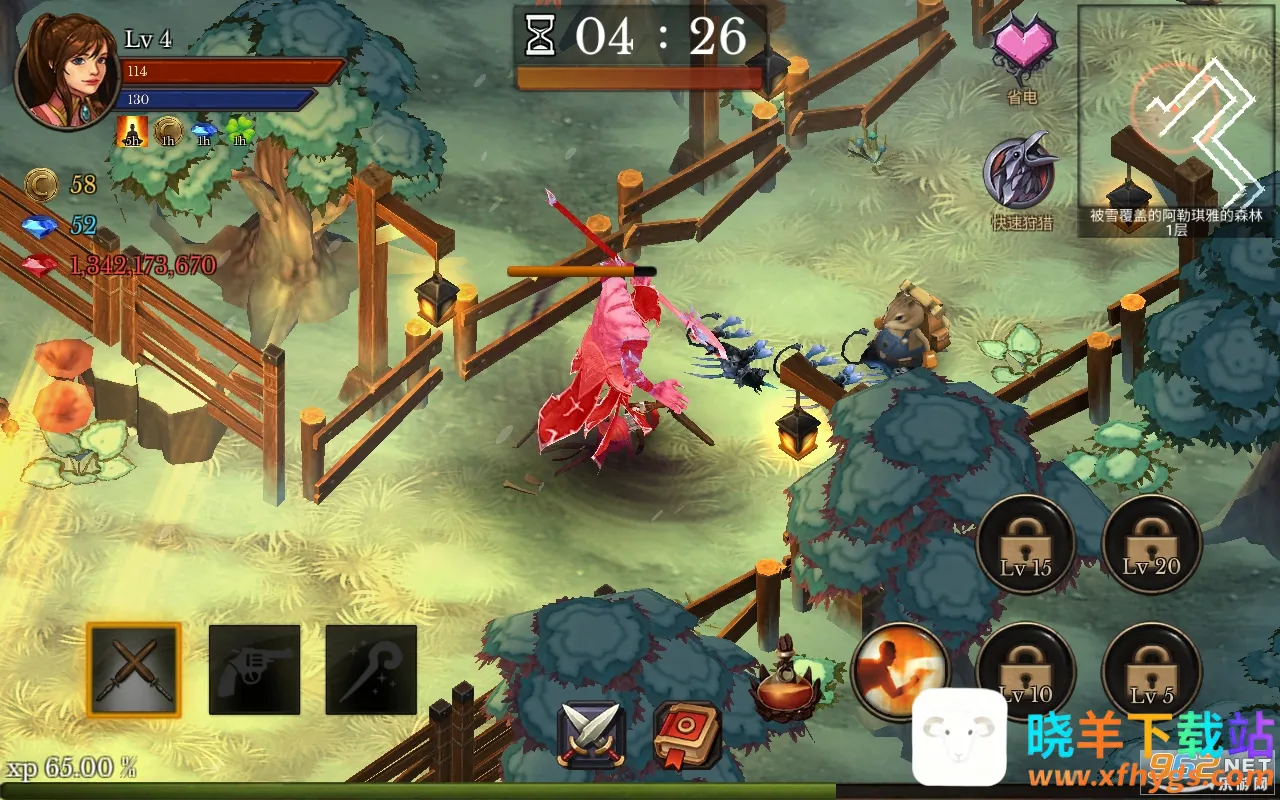The height and width of the screenshot is (800, 1280).
Task: Open the red book journal
Action: [687, 735]
